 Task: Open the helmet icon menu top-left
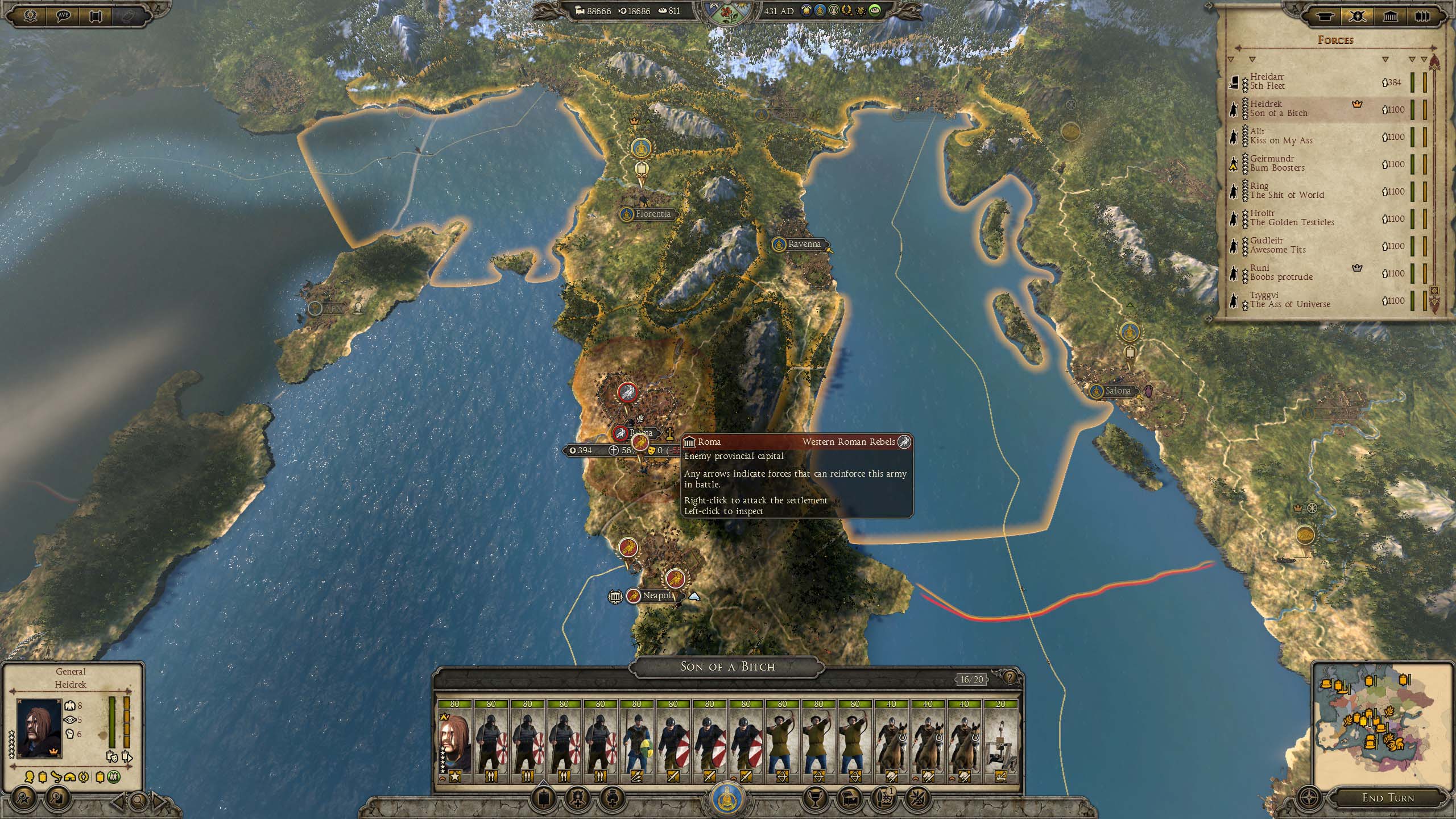click(31, 15)
